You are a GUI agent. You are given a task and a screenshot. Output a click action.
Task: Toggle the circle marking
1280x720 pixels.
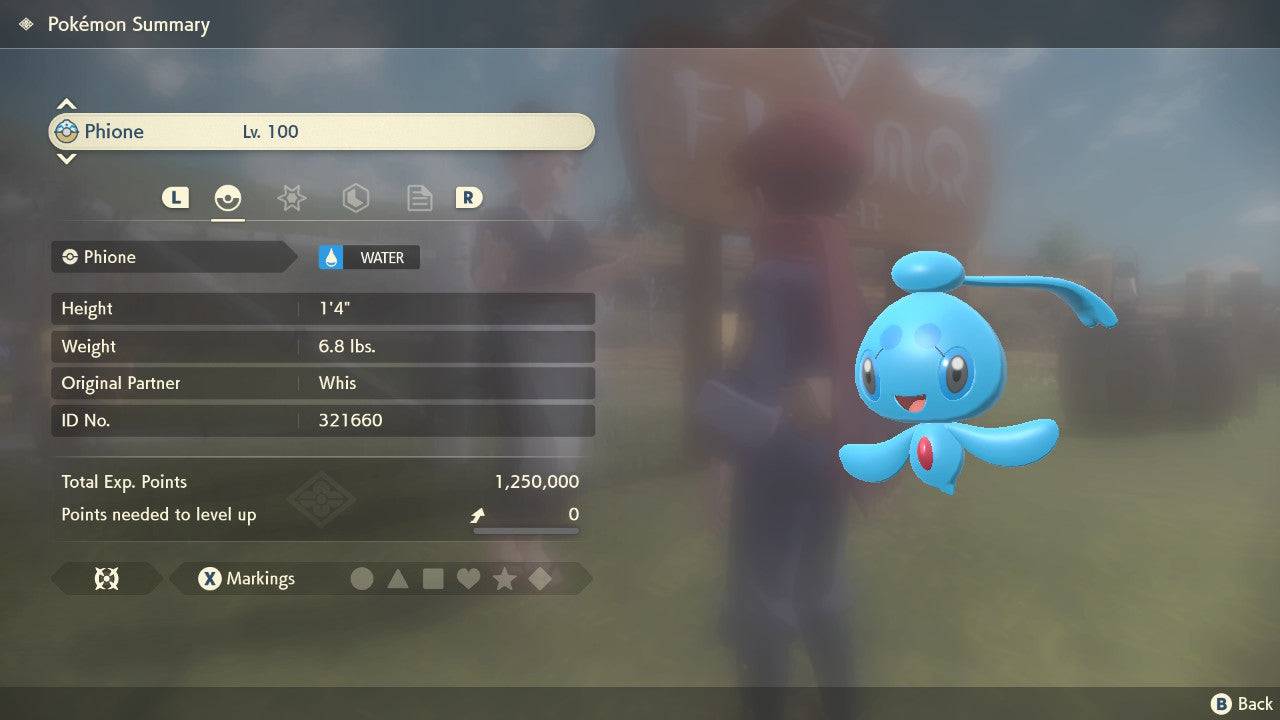pyautogui.click(x=362, y=579)
